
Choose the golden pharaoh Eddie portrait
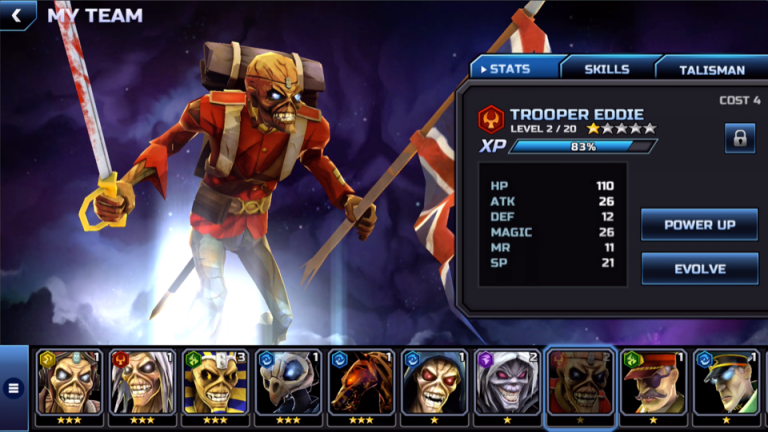[x=215, y=384]
